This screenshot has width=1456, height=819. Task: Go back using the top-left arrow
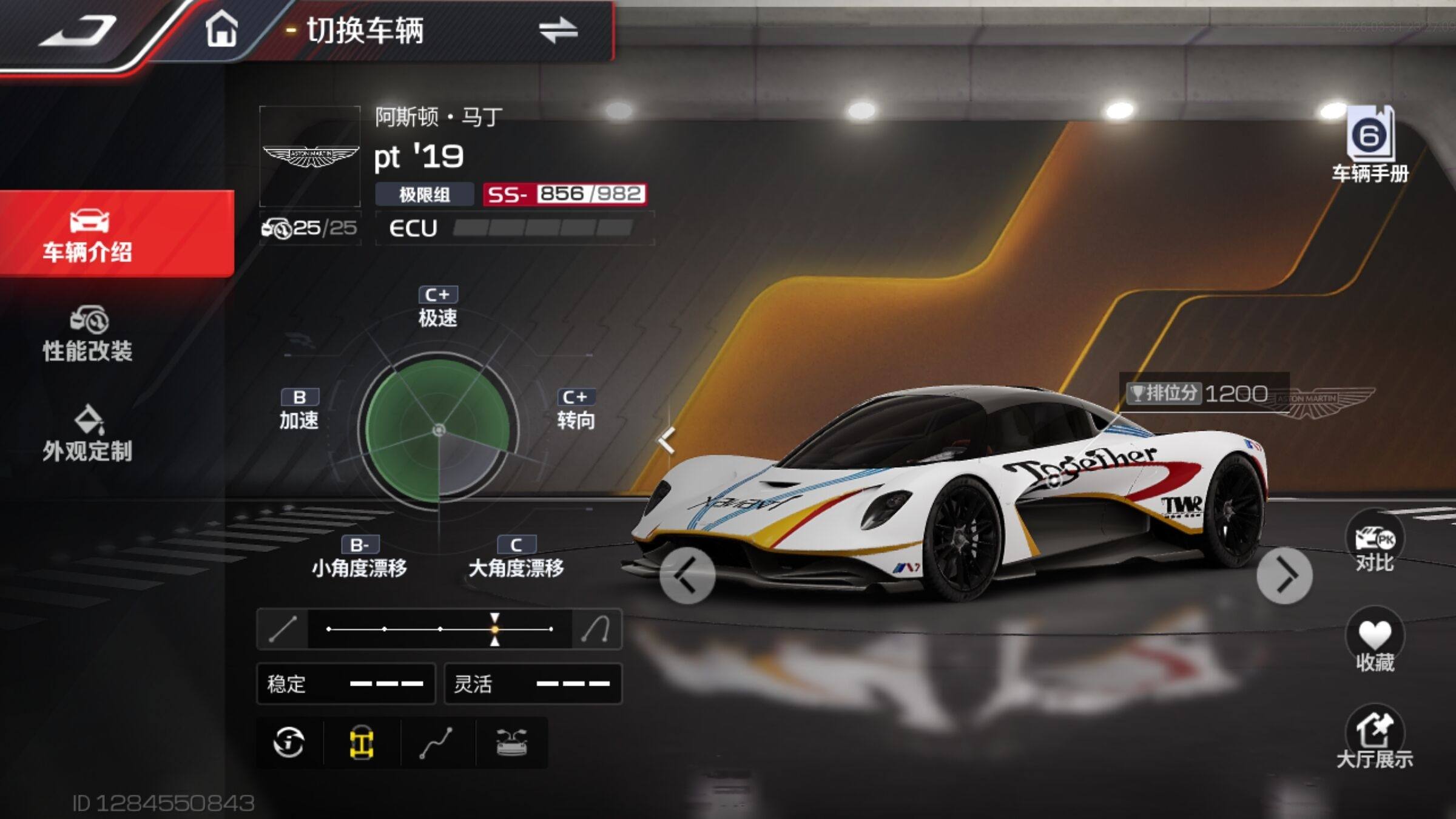point(79,30)
